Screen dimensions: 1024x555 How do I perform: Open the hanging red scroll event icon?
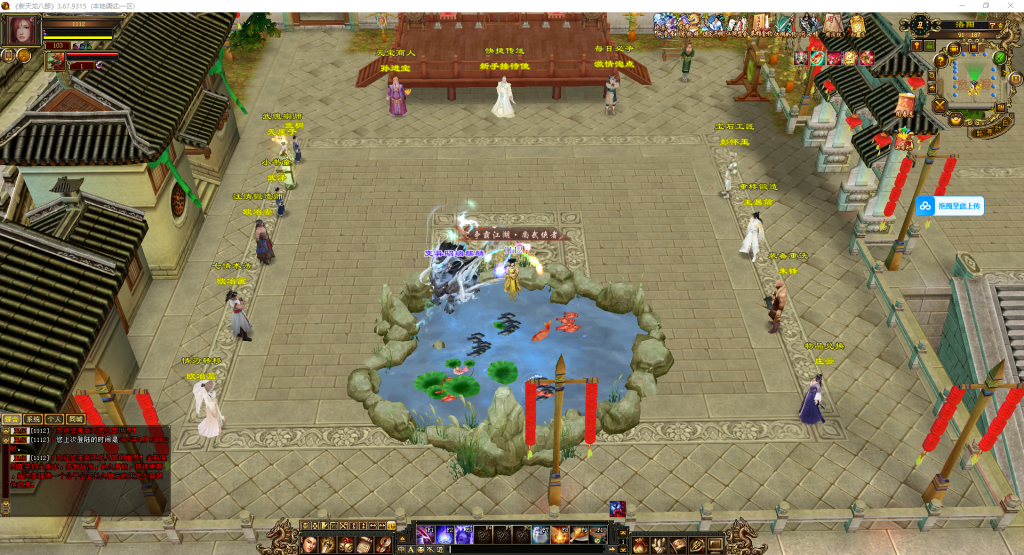[906, 104]
